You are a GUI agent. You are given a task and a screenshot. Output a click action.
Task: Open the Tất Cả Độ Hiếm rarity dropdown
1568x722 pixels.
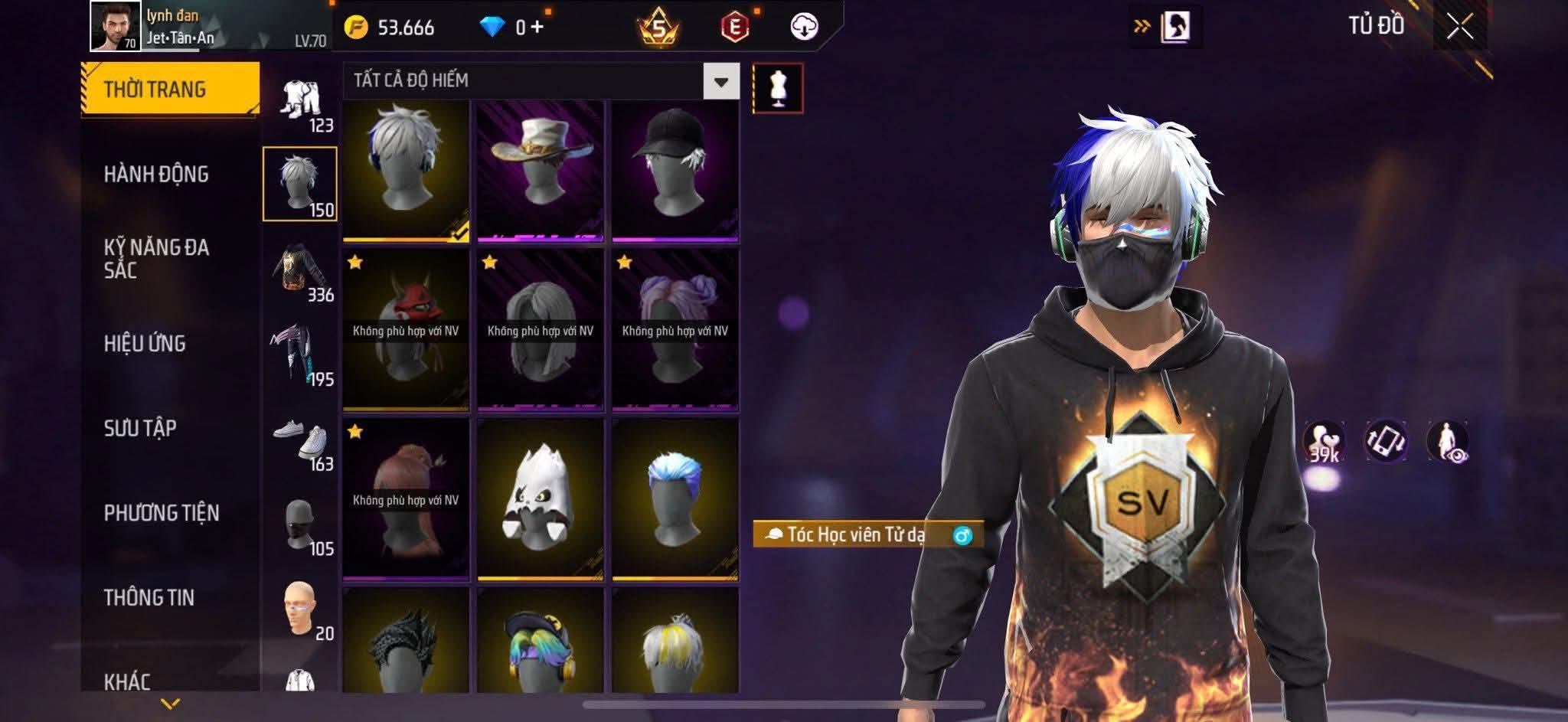(x=720, y=81)
